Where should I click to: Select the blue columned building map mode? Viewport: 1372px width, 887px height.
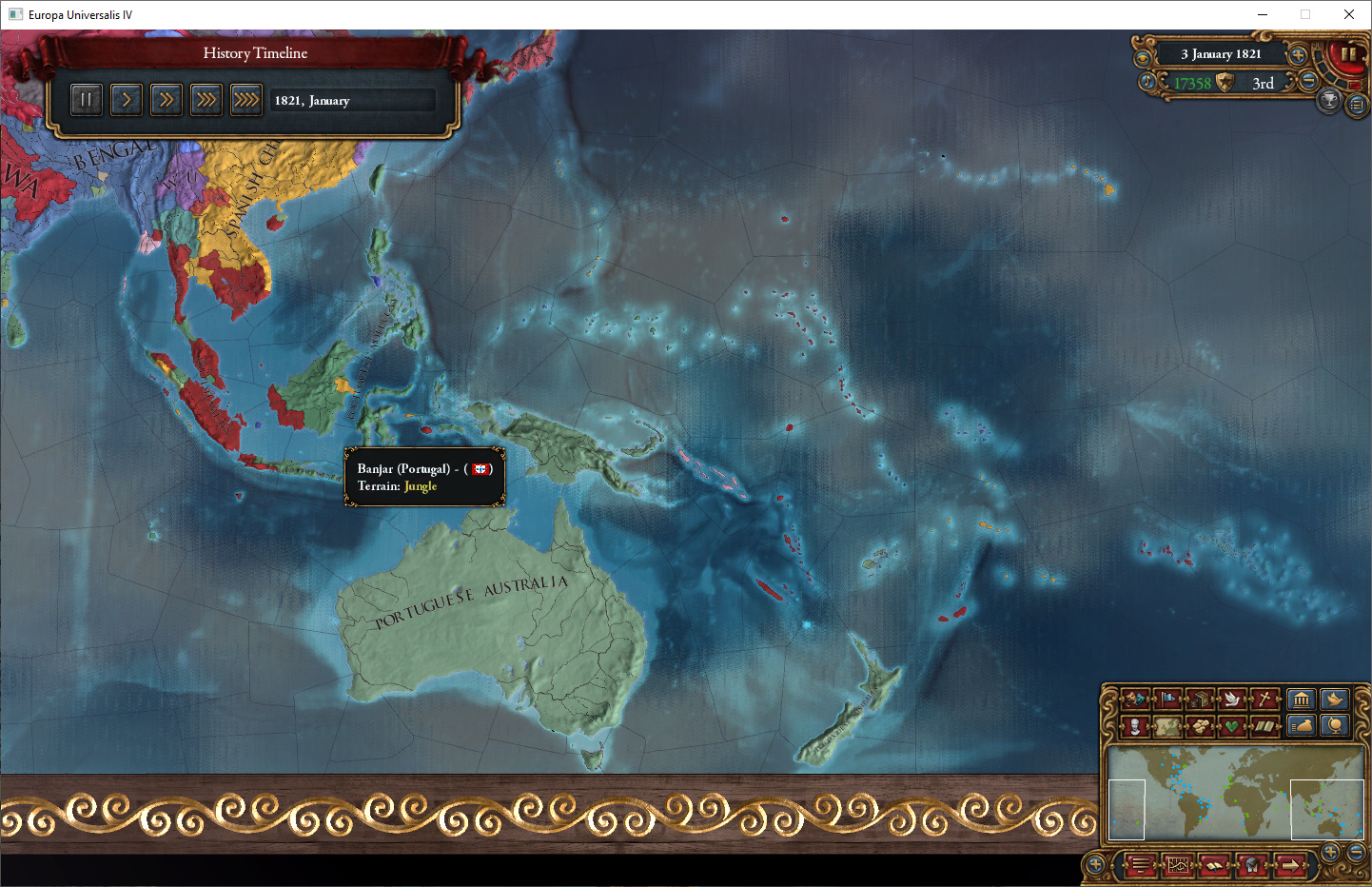1301,700
